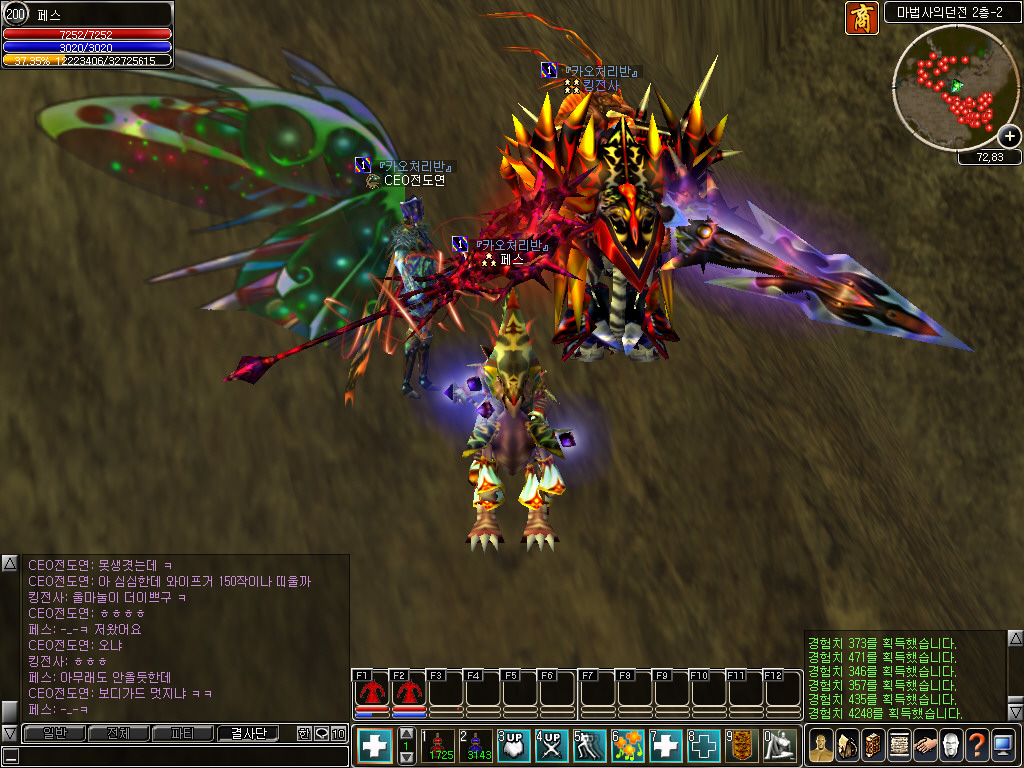1024x768 pixels.
Task: Click the chat text input field
Action: click(170, 756)
